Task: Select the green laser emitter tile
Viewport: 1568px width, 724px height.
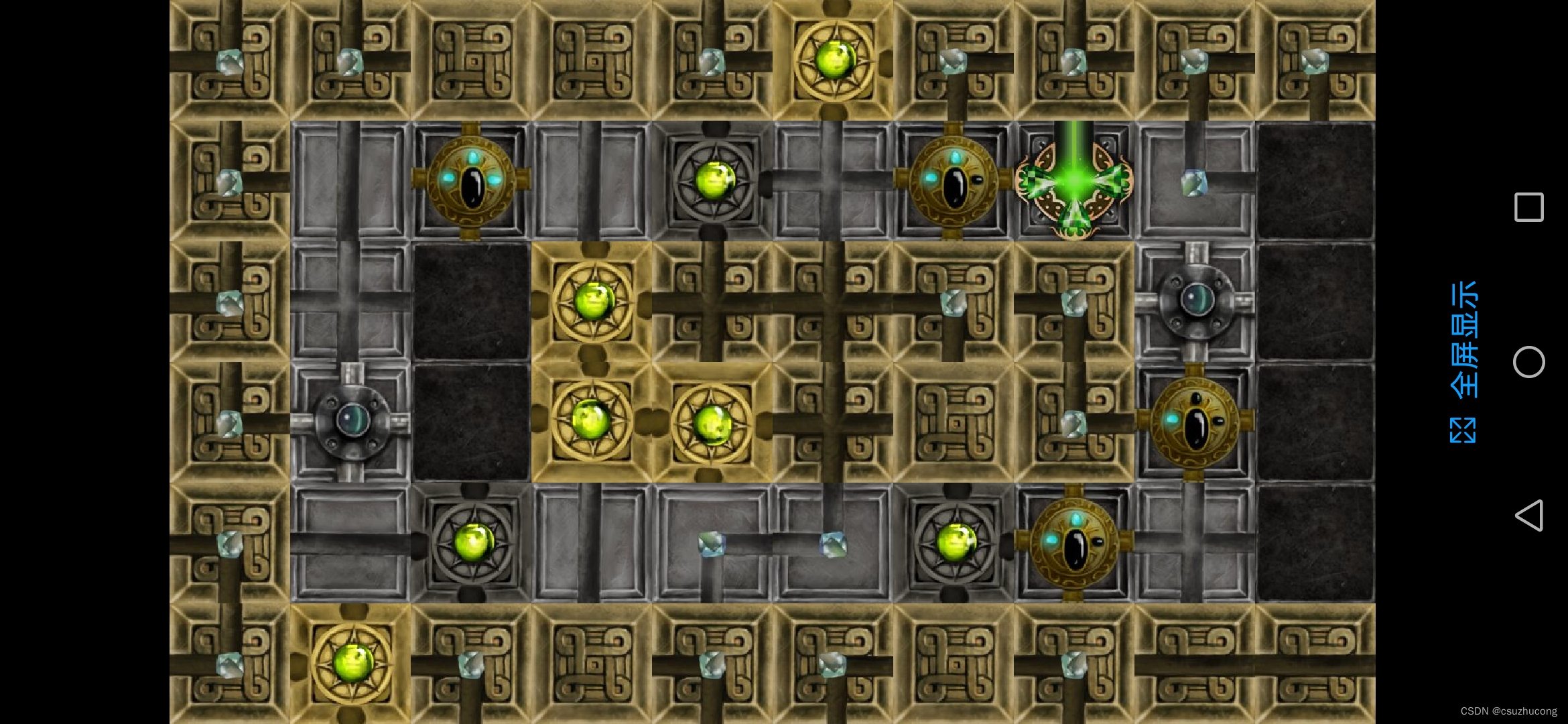Action: [x=1073, y=181]
